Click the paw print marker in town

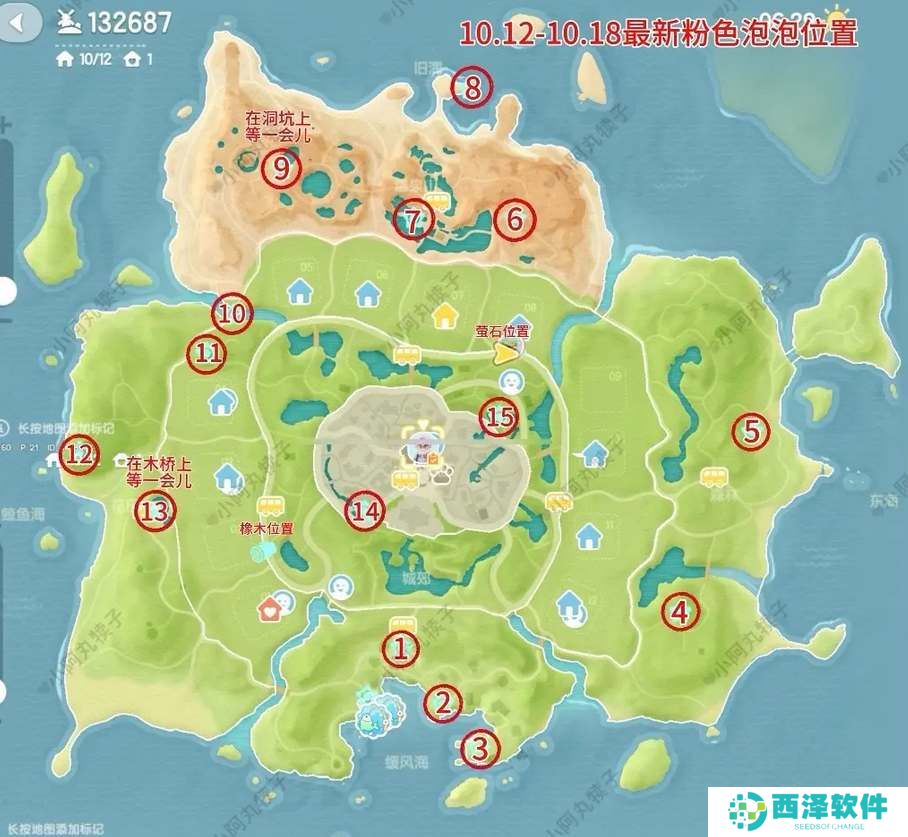(441, 476)
